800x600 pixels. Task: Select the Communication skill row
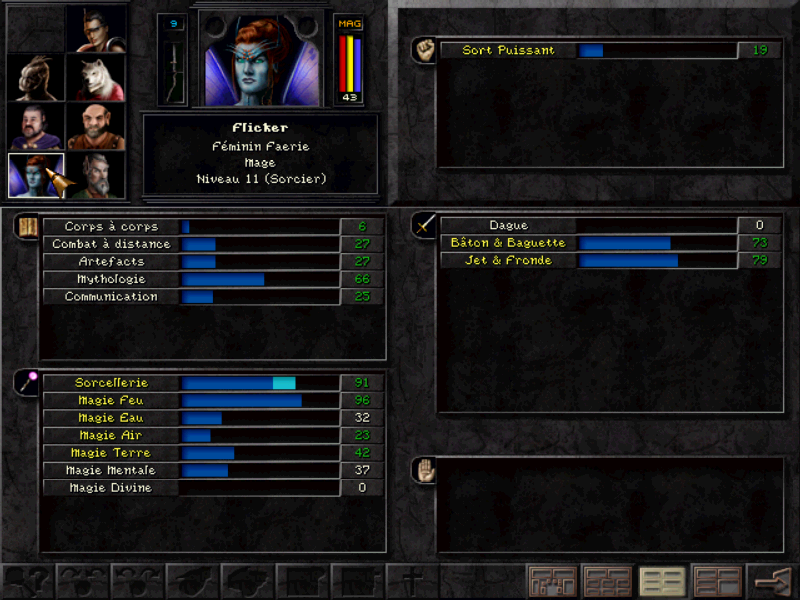point(211,297)
